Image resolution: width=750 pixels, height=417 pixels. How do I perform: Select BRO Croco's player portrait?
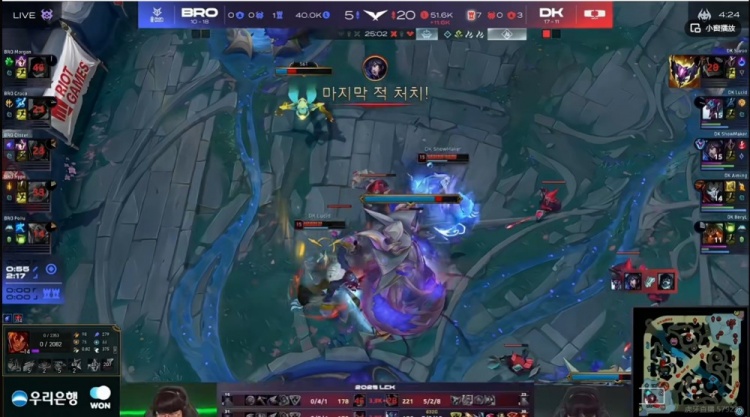[x=39, y=108]
